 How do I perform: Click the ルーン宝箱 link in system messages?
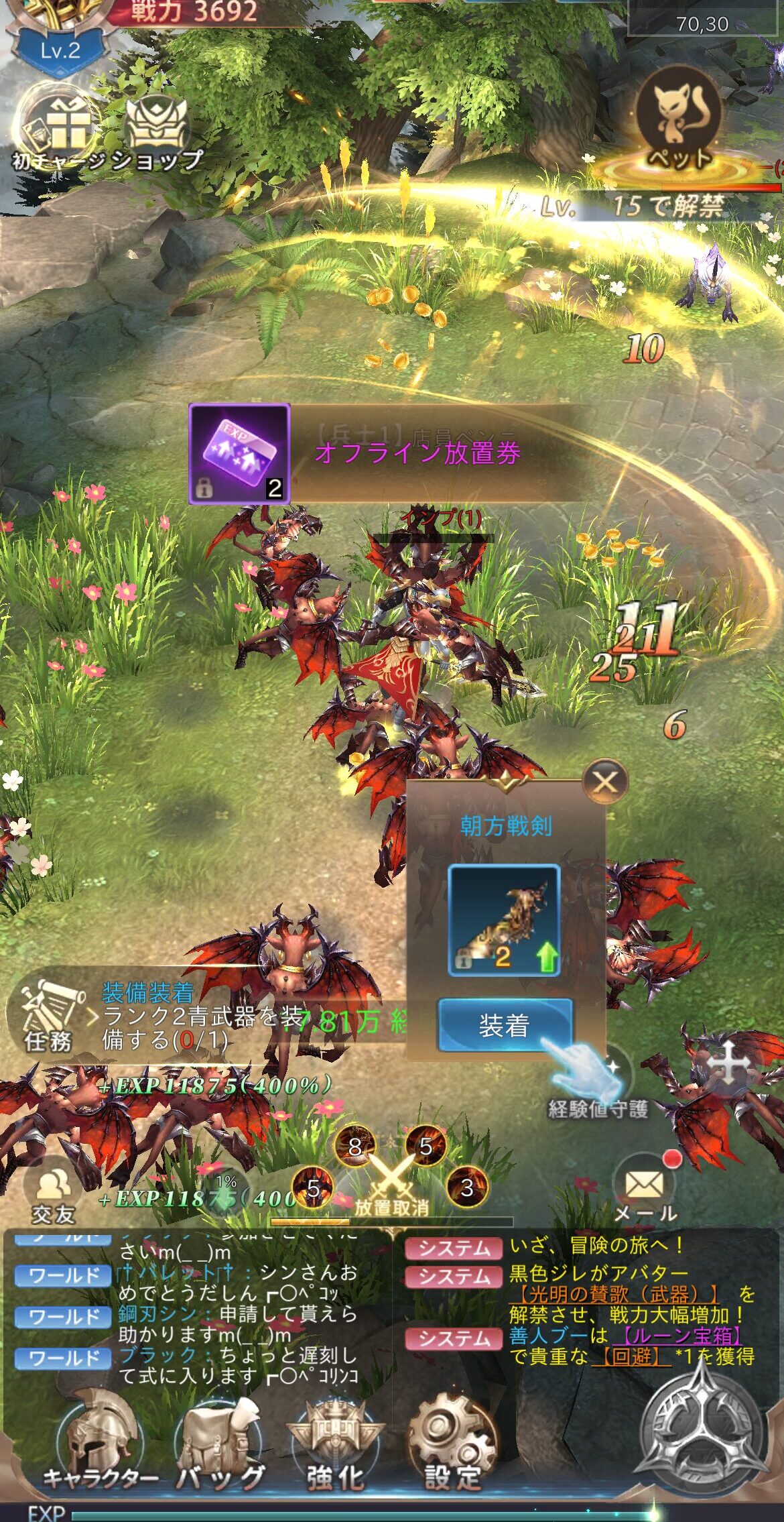(x=681, y=1336)
